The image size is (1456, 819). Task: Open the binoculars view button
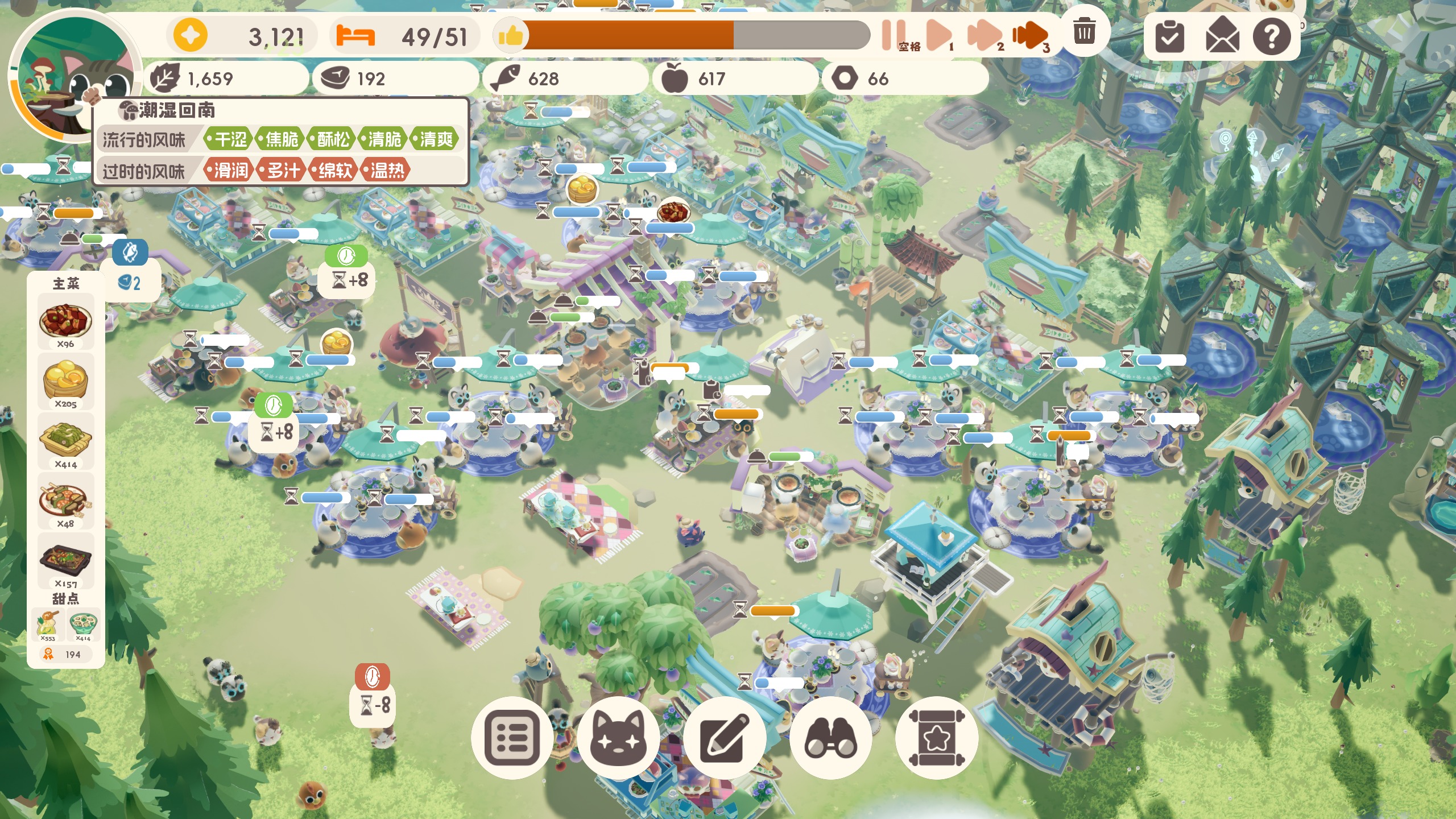coord(830,738)
